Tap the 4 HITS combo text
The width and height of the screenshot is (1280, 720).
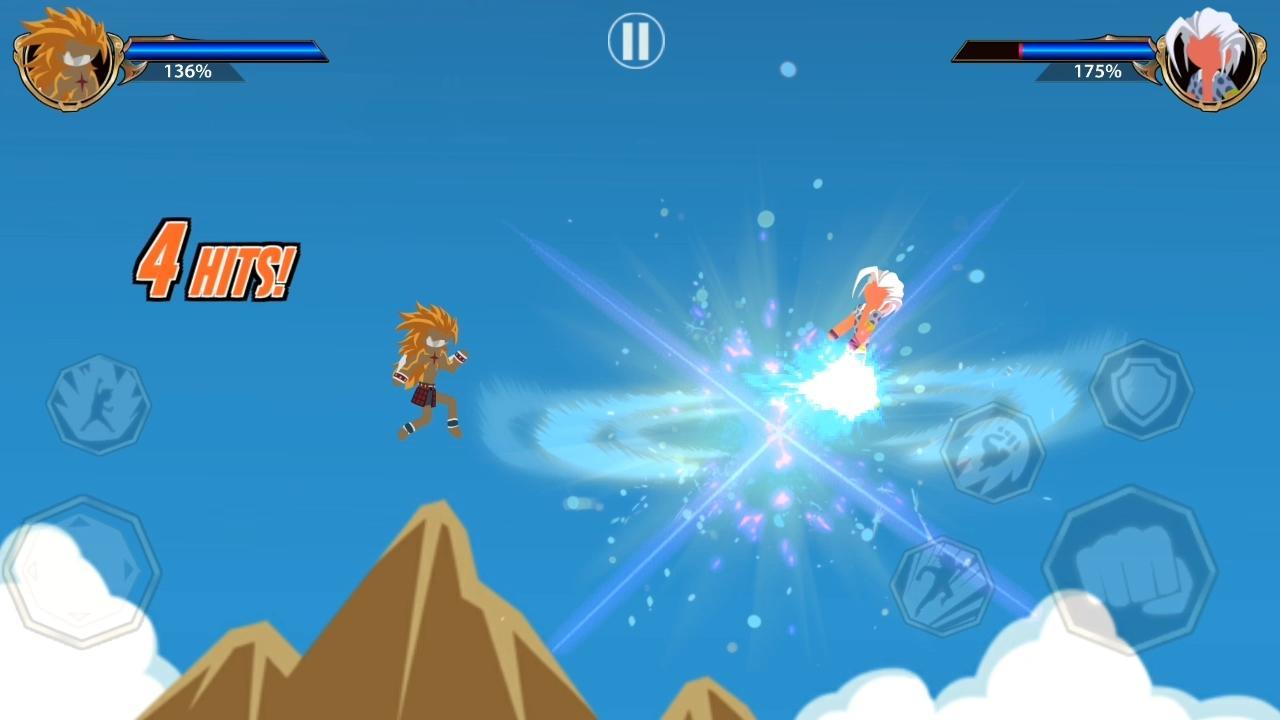[x=213, y=257]
